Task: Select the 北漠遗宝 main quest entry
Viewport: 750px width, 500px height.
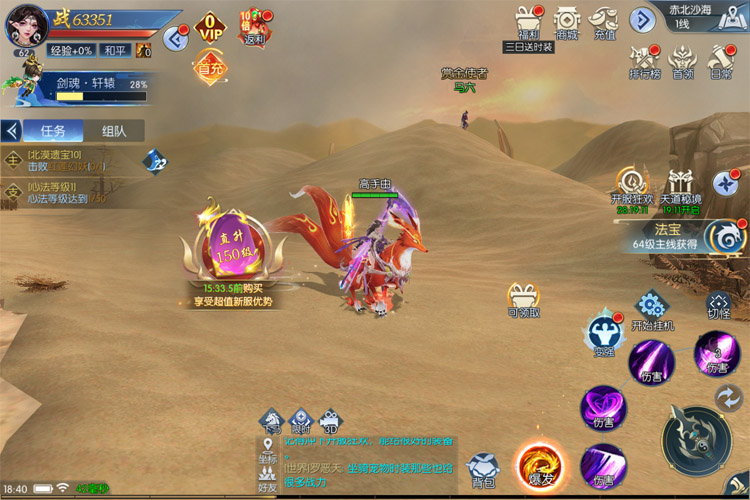Action: [60, 161]
